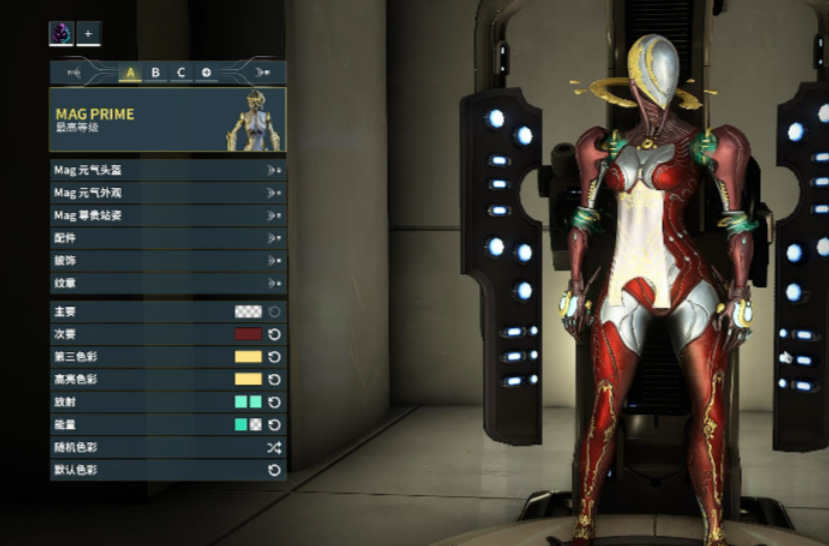Click the plus button beside the purple item icon
The height and width of the screenshot is (546, 829).
point(88,34)
